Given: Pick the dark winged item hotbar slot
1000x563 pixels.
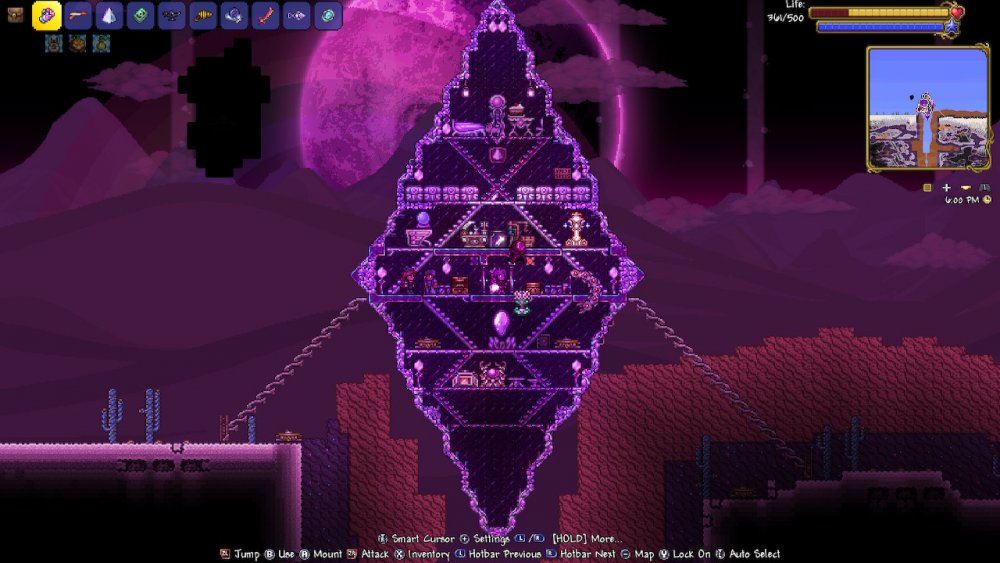Looking at the screenshot, I should click(171, 16).
